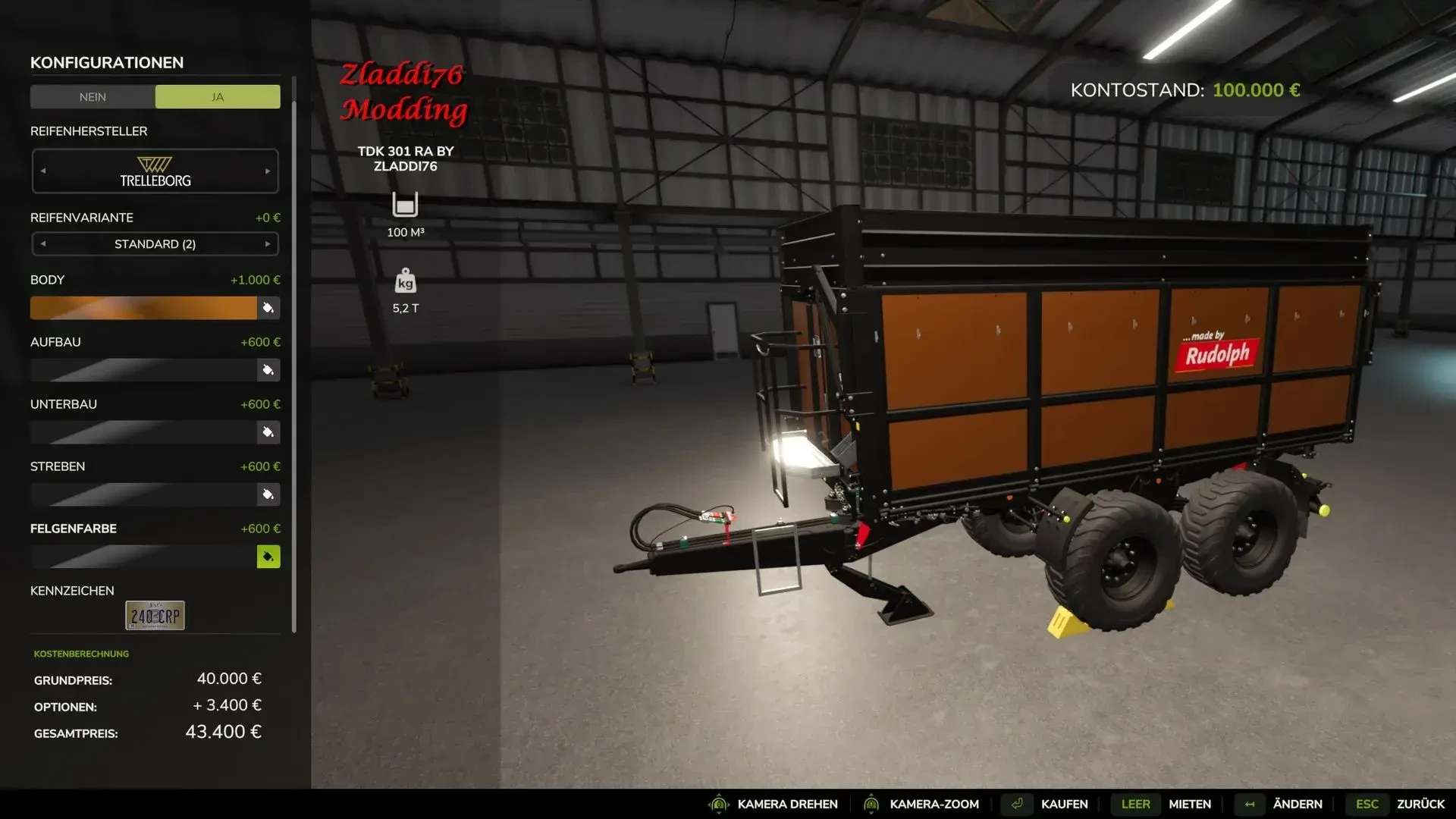Activate the ÄNDERN button
The image size is (1456, 819).
(1298, 804)
